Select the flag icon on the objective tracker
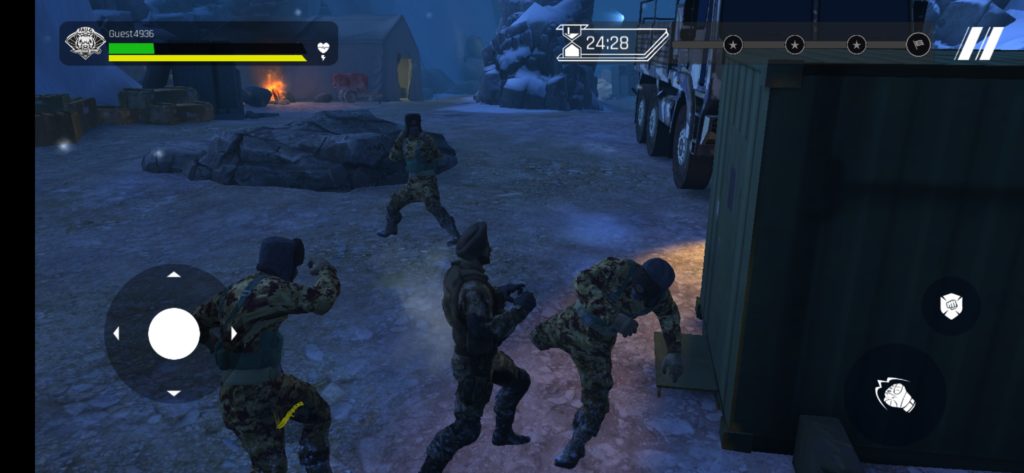Image resolution: width=1024 pixels, height=473 pixels. (918, 44)
